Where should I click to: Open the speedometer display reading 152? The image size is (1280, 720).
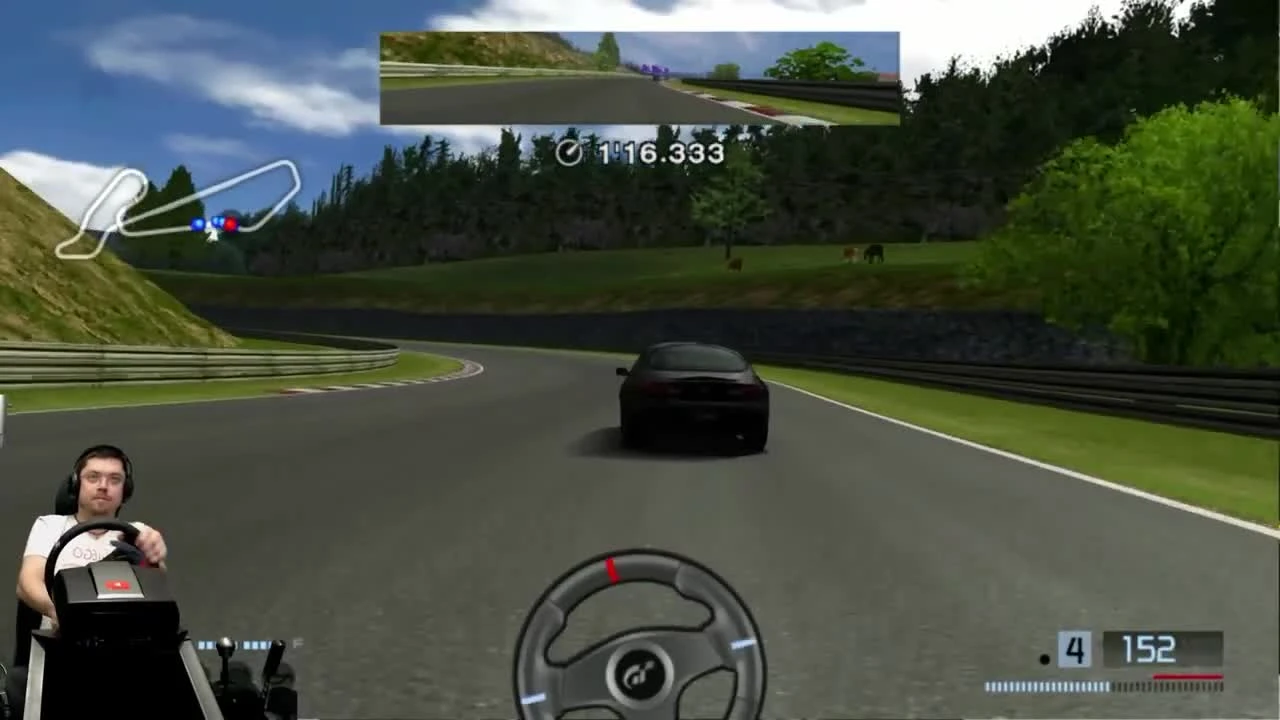[1151, 650]
